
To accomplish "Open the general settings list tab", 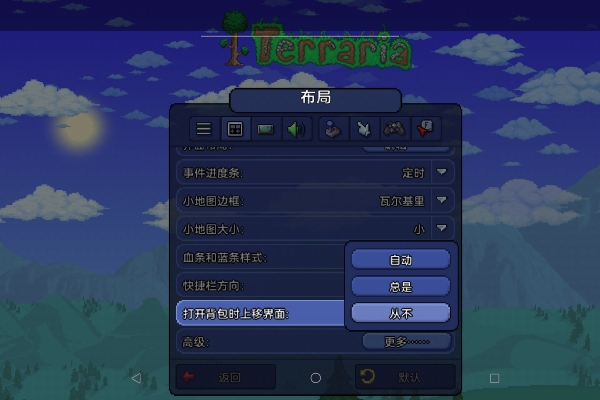I will (204, 129).
